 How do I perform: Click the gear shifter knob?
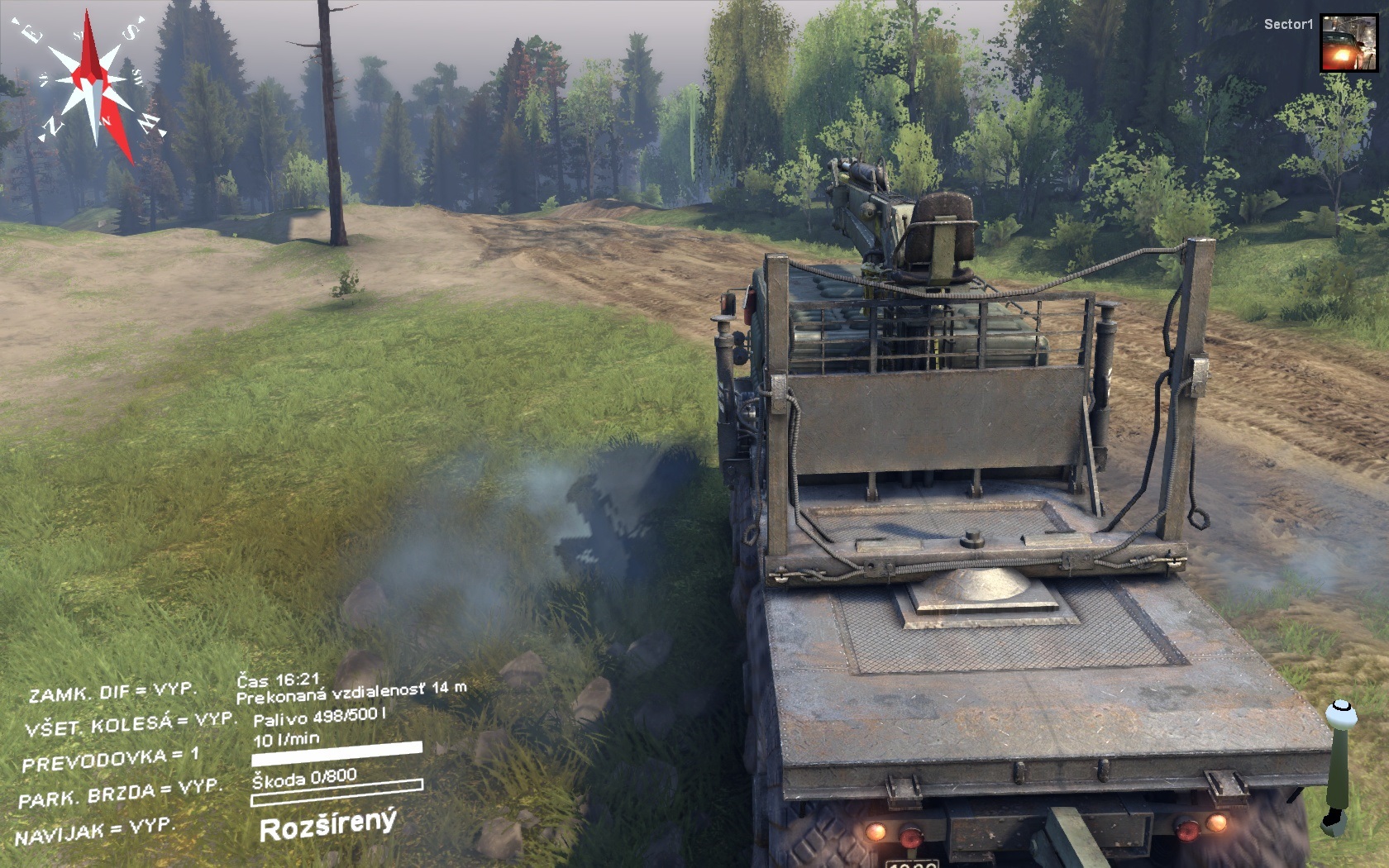(x=1340, y=712)
